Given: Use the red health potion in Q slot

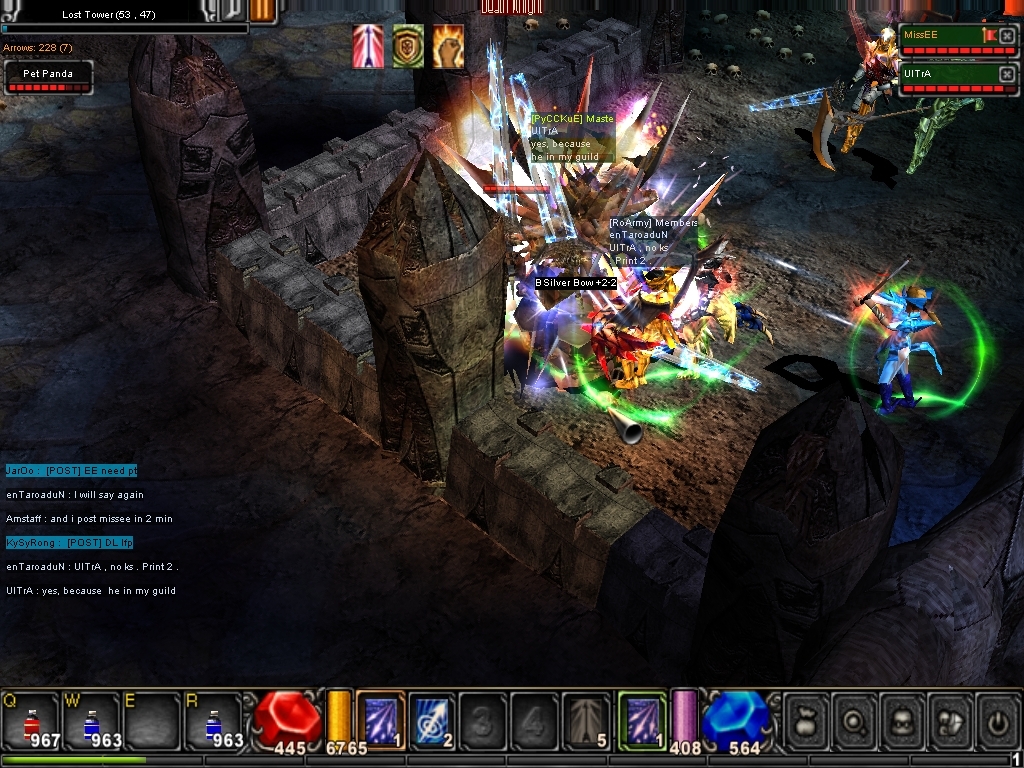Looking at the screenshot, I should click(31, 721).
